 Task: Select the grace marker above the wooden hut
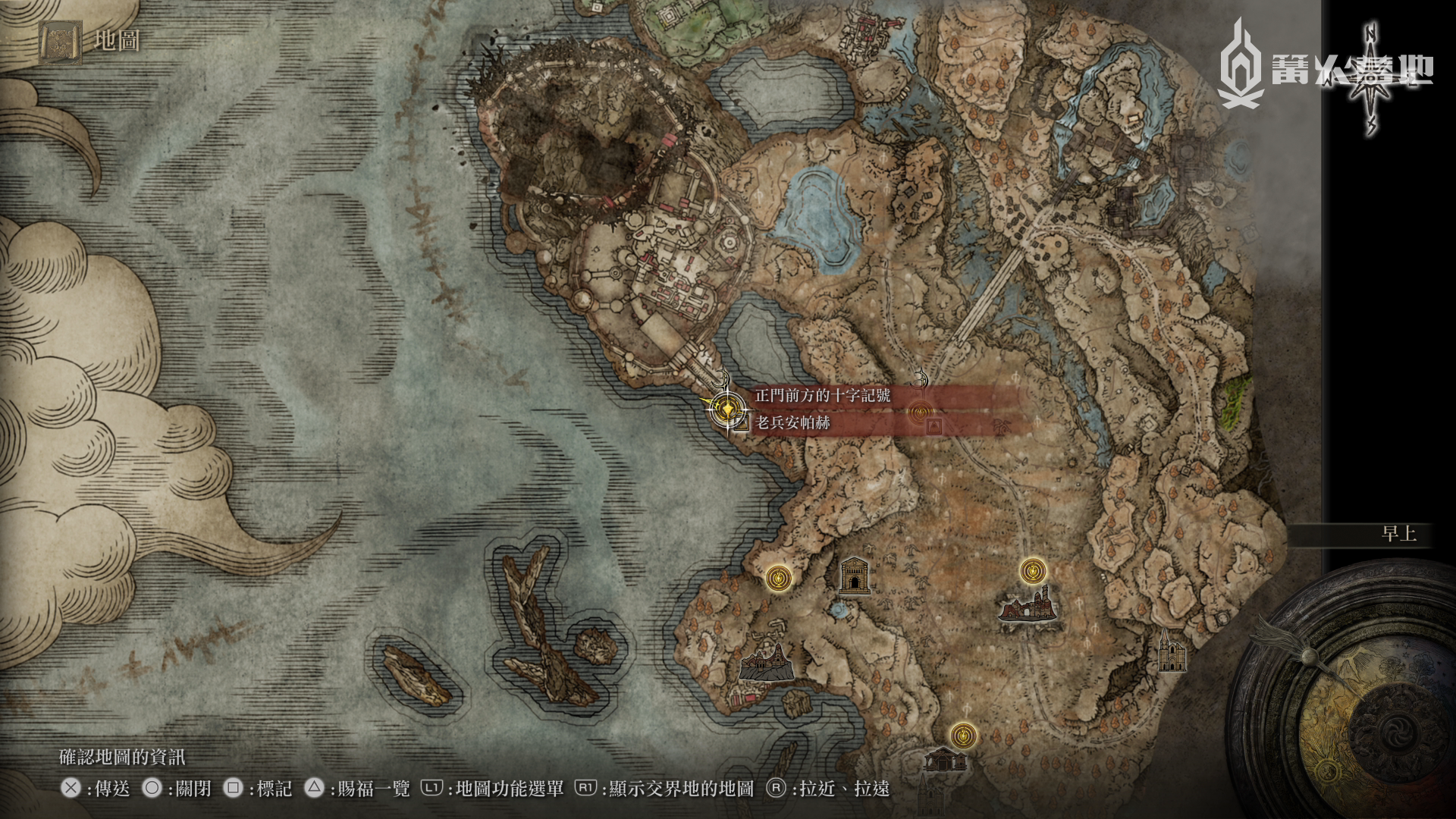click(962, 735)
